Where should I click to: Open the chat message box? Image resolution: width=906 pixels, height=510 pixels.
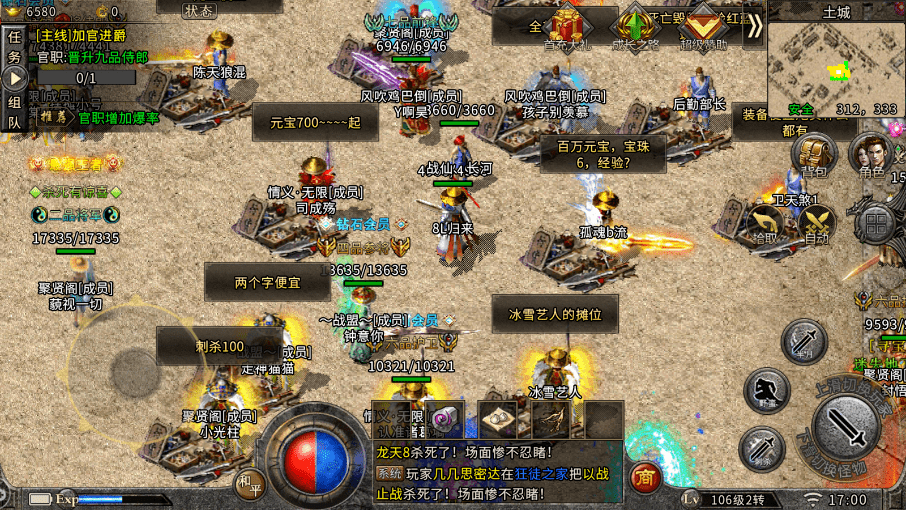tap(500, 473)
